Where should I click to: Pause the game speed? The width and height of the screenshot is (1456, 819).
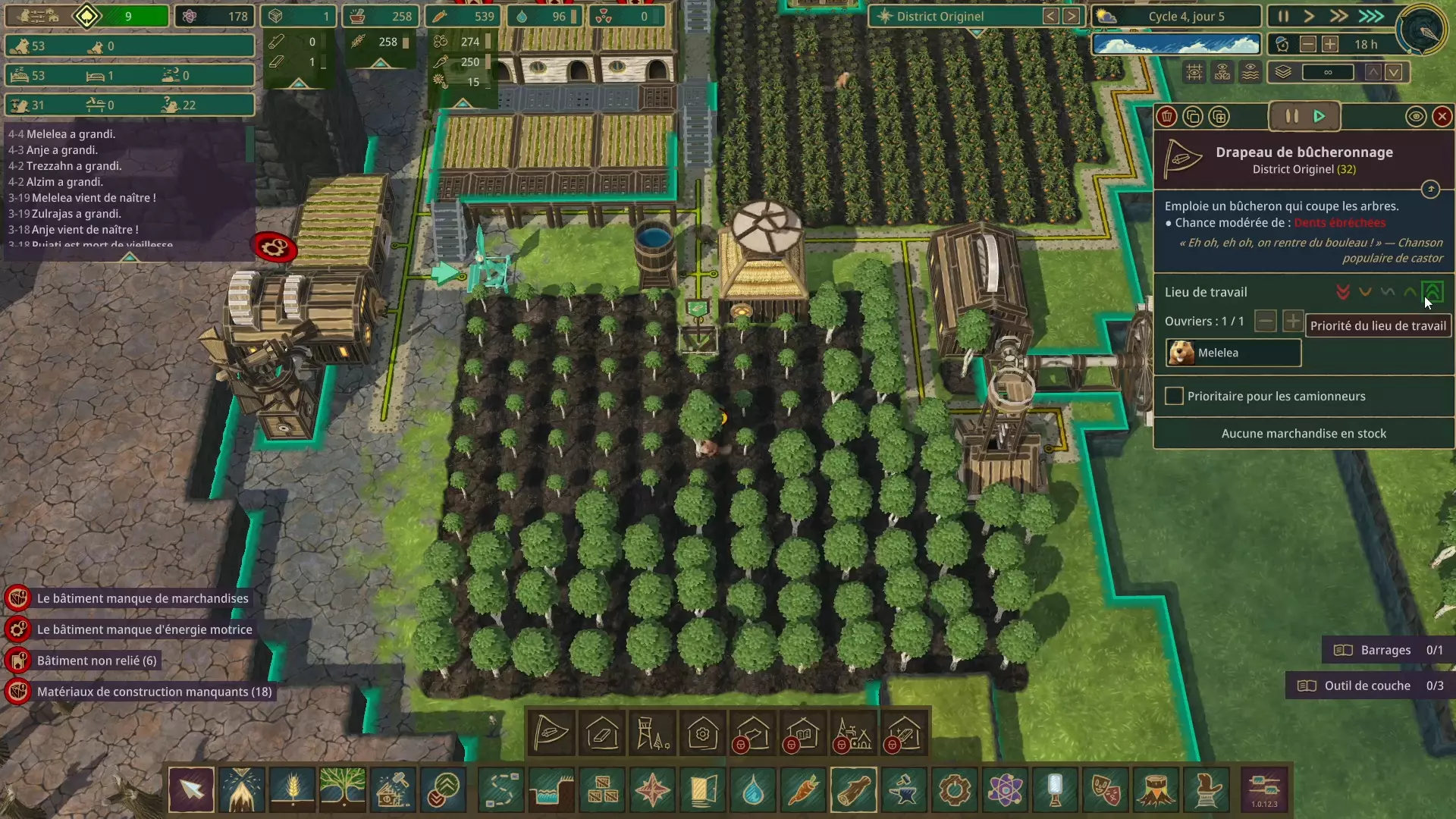1283,17
